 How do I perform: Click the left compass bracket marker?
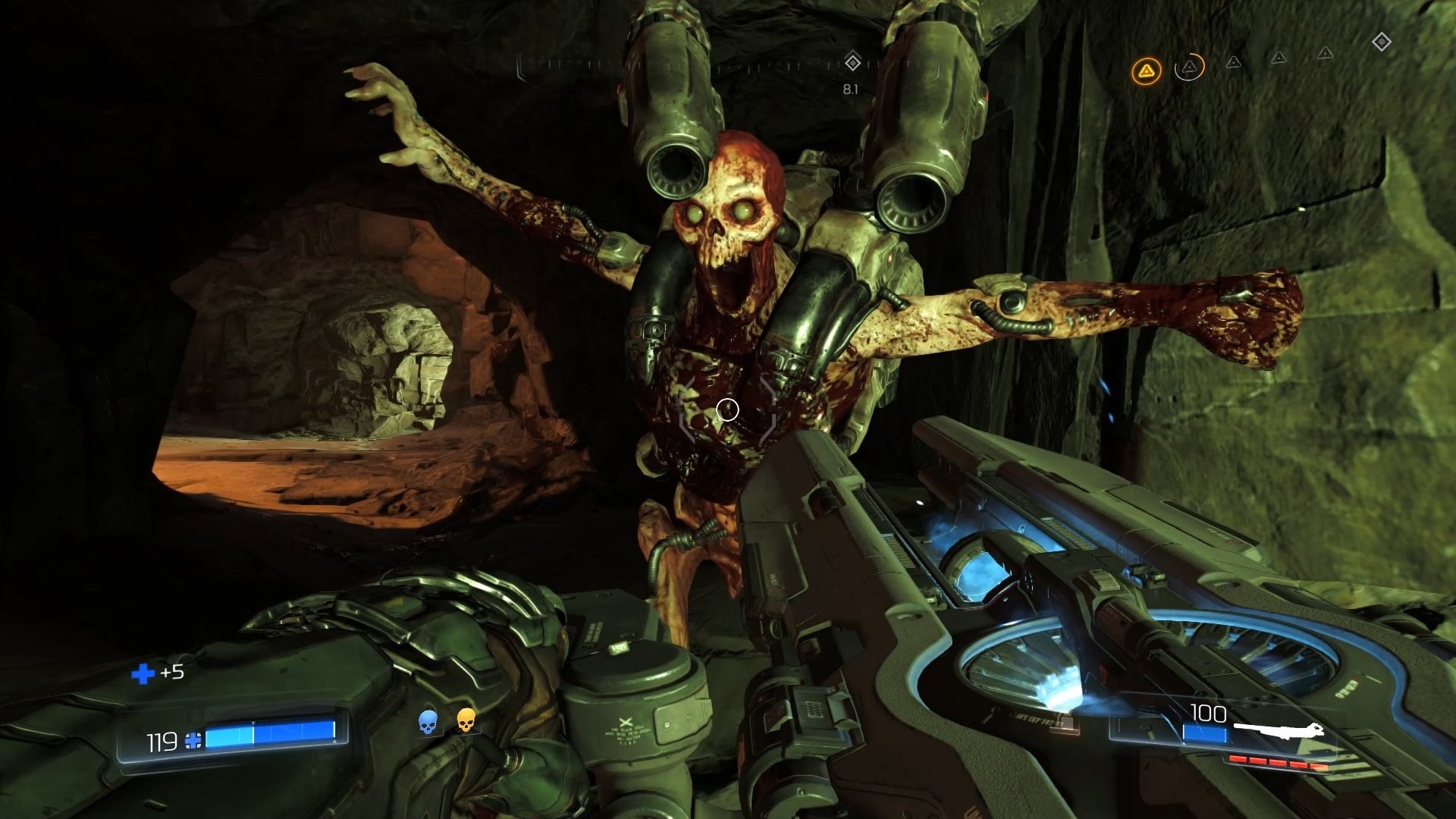(x=520, y=66)
